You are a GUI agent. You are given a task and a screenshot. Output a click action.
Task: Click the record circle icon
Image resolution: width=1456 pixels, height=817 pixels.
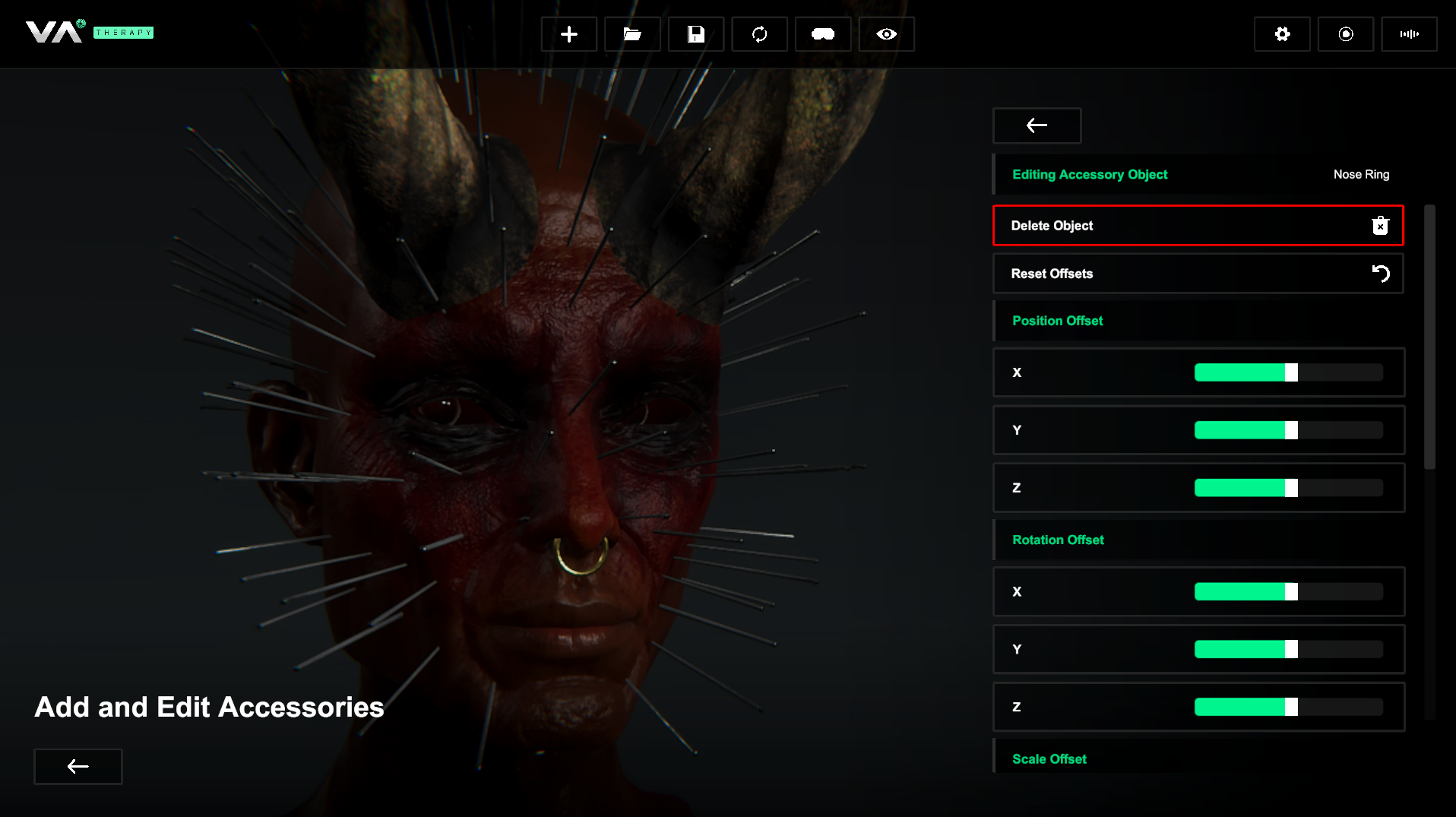pos(1346,34)
